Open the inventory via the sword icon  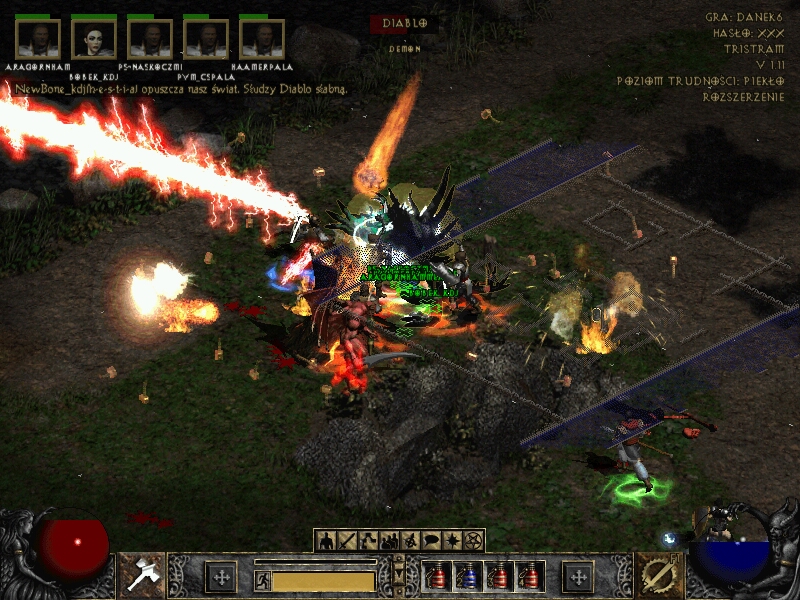(347, 541)
